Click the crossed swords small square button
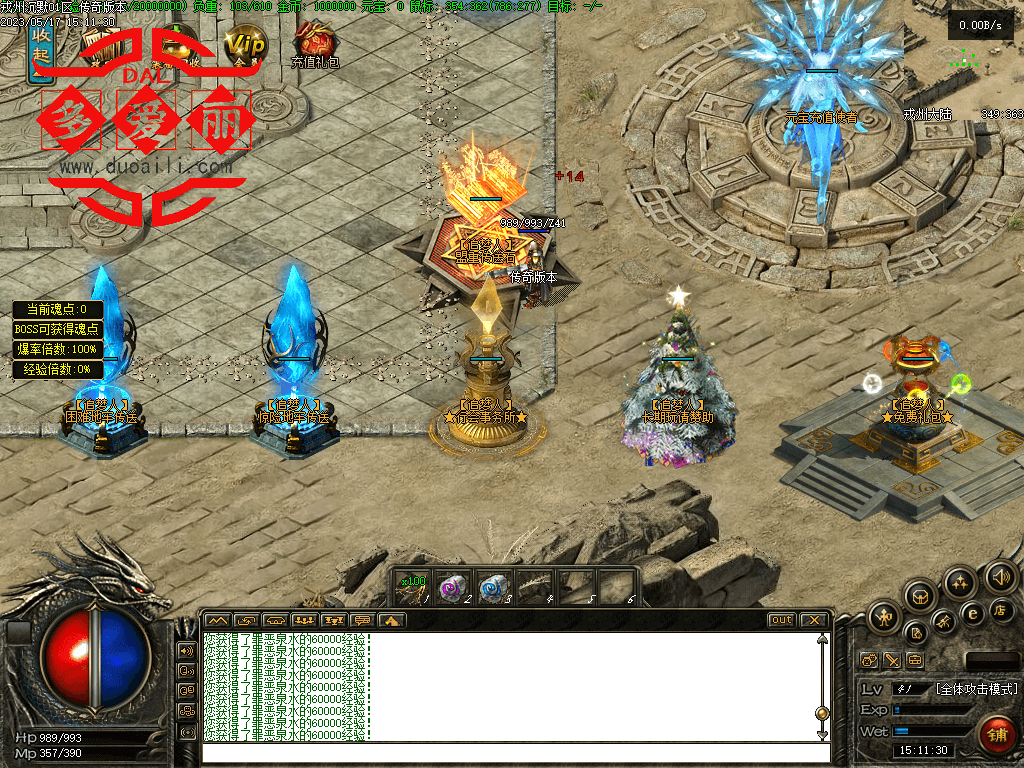Image resolution: width=1024 pixels, height=768 pixels. pos(891,661)
